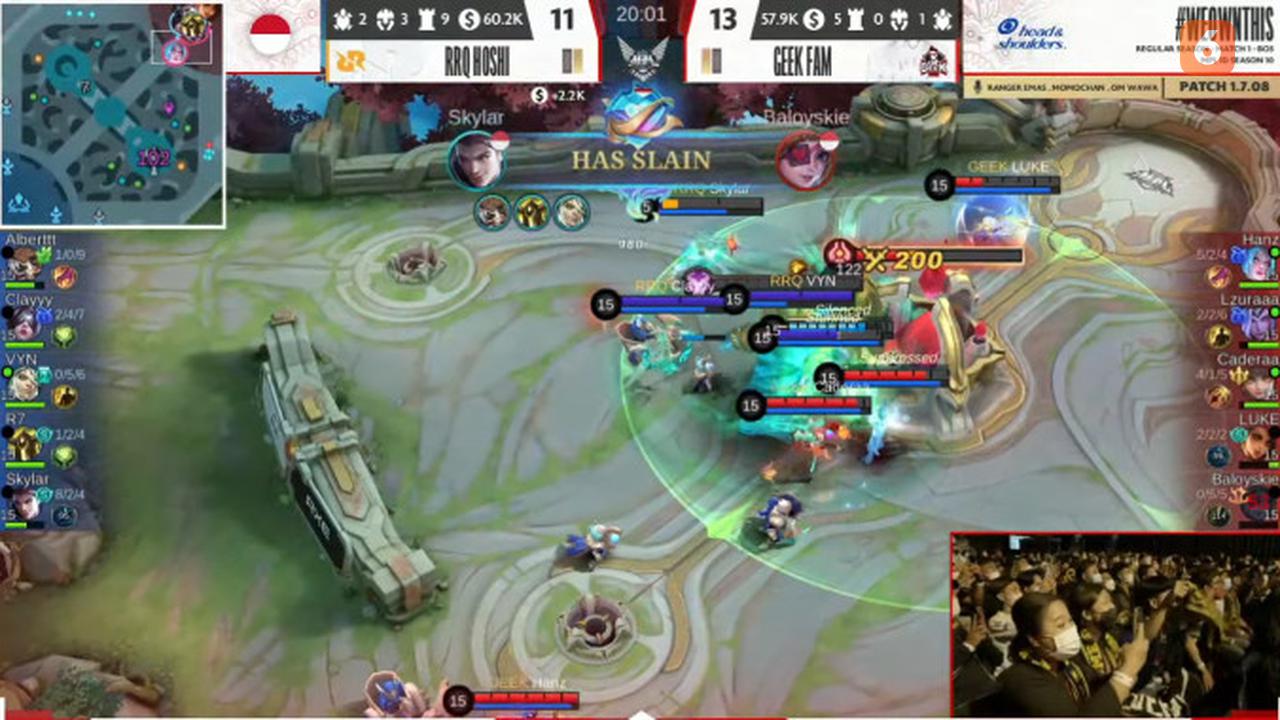Click the MPL league emblem under the timer

(x=642, y=57)
